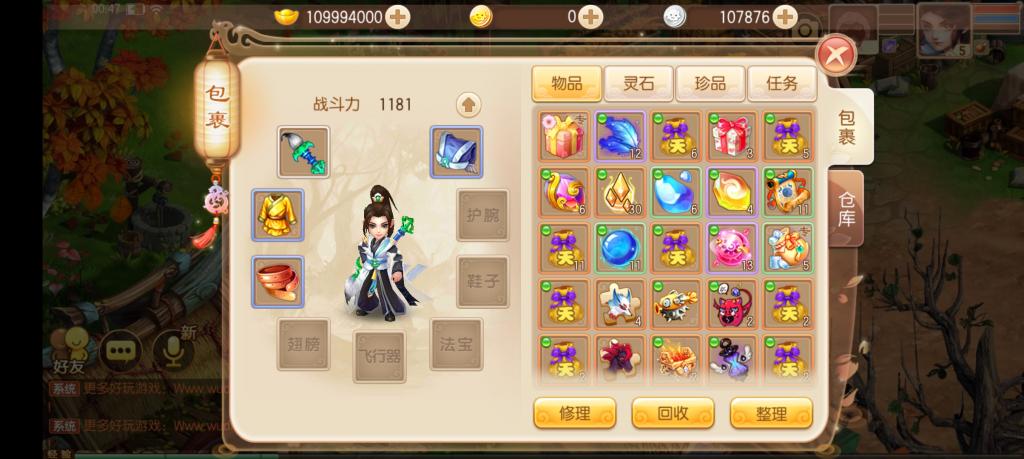Select the 物品 tab
Screen dimensions: 1024x459
[x=566, y=84]
